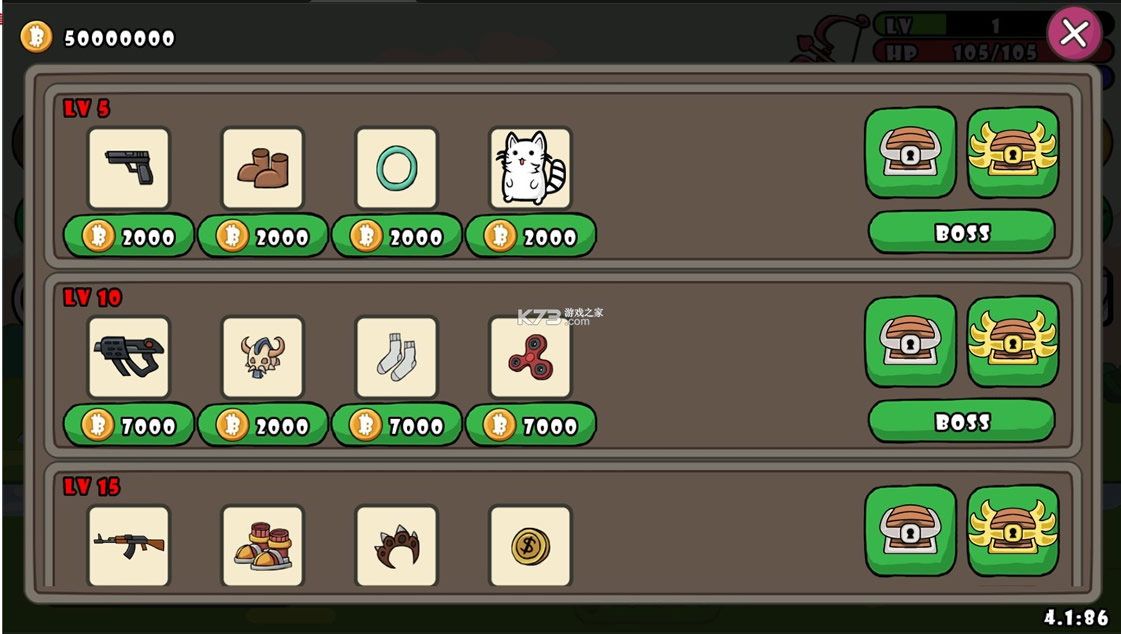
Task: Start the LV 5 BOSS fight
Action: pos(961,233)
